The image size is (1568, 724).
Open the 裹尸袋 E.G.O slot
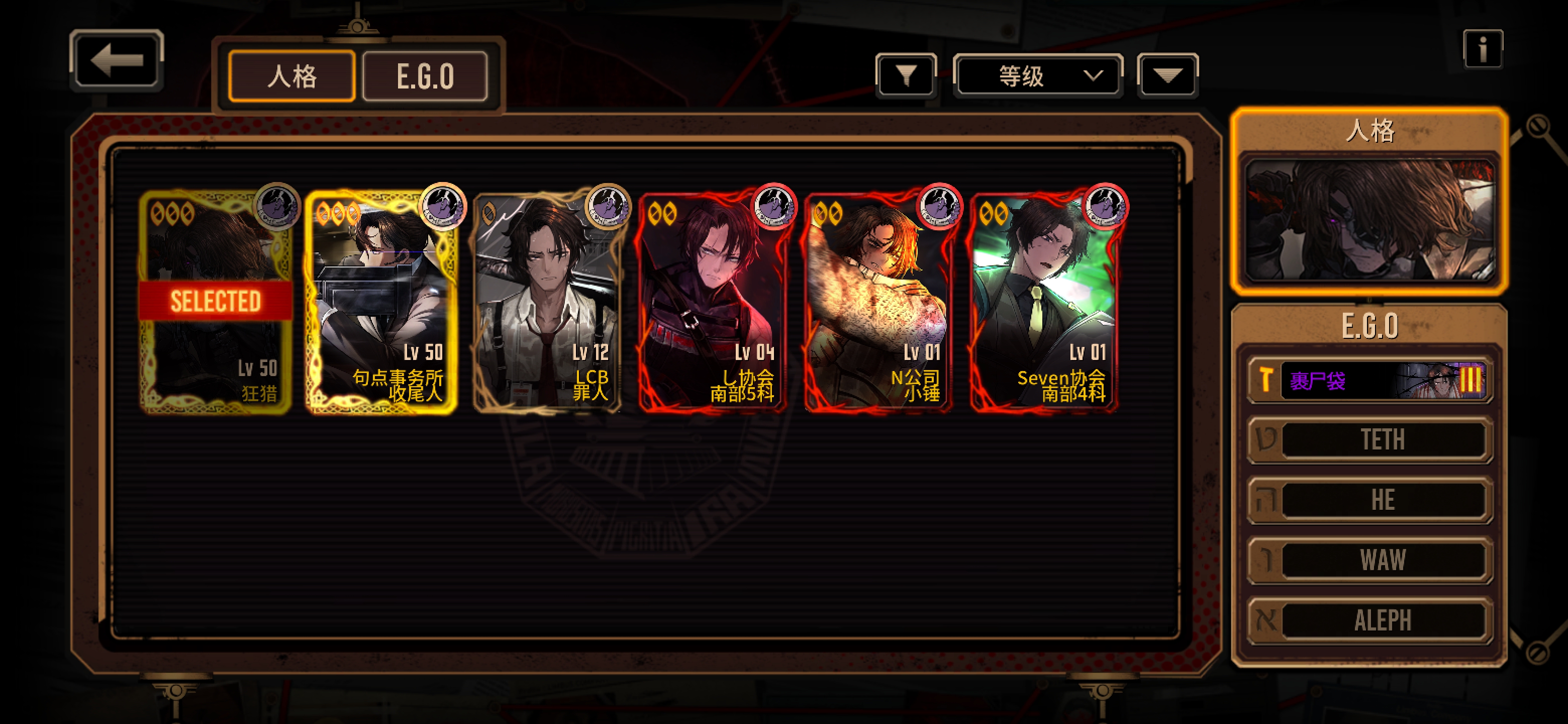point(1369,381)
